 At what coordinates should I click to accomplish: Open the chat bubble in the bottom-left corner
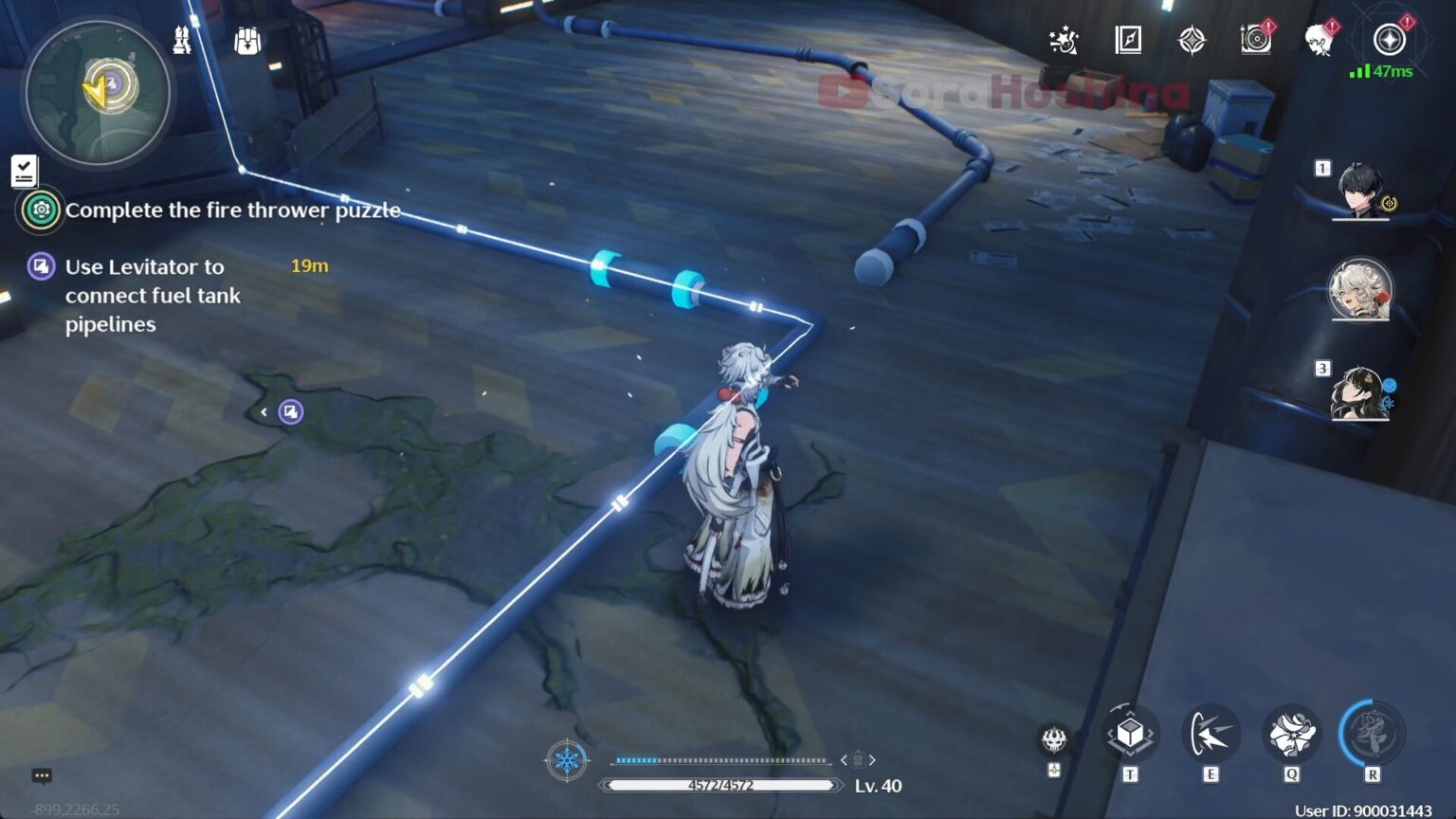pos(42,775)
